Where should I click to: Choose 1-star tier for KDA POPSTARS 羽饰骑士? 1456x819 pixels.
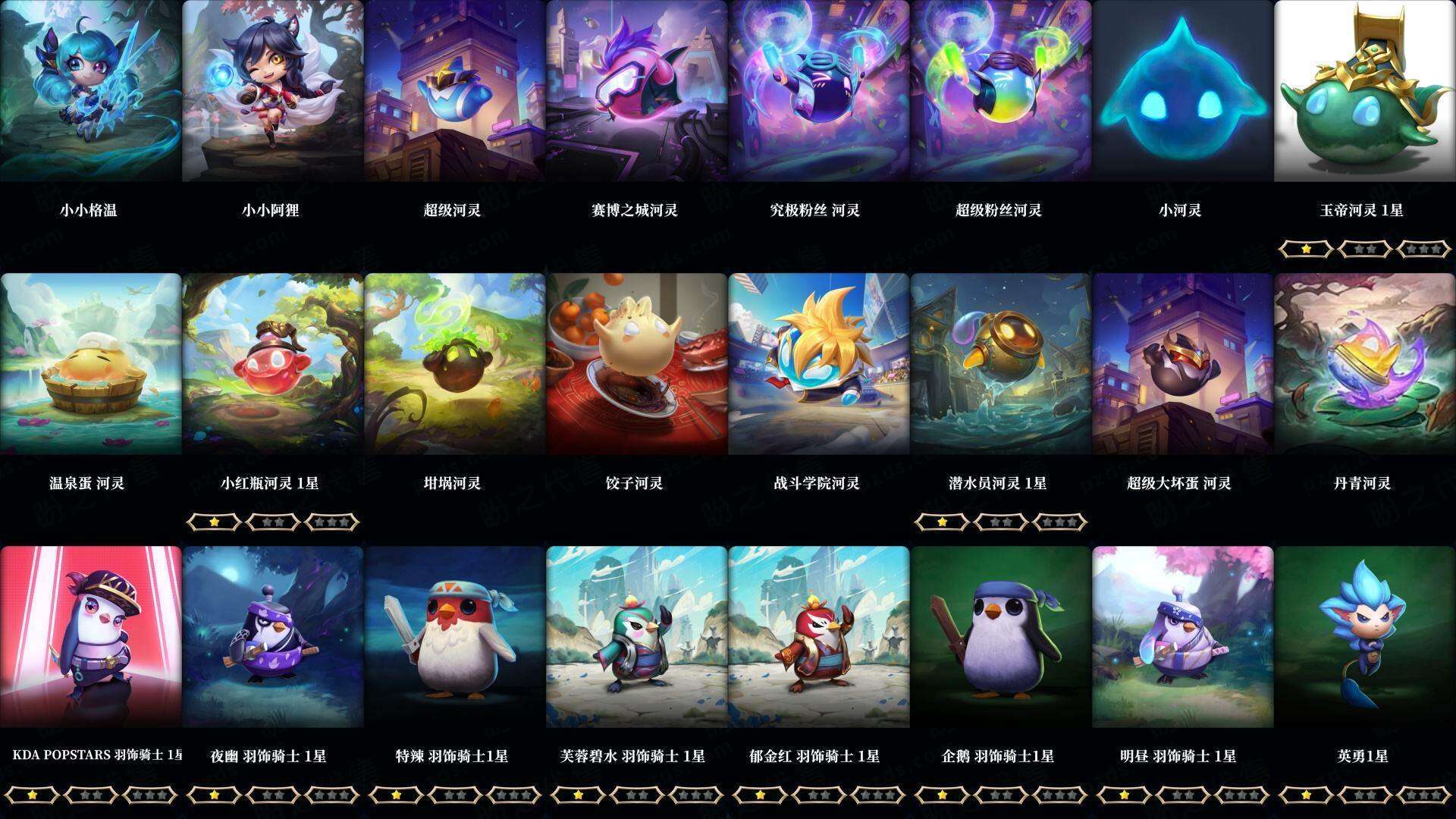tap(33, 795)
